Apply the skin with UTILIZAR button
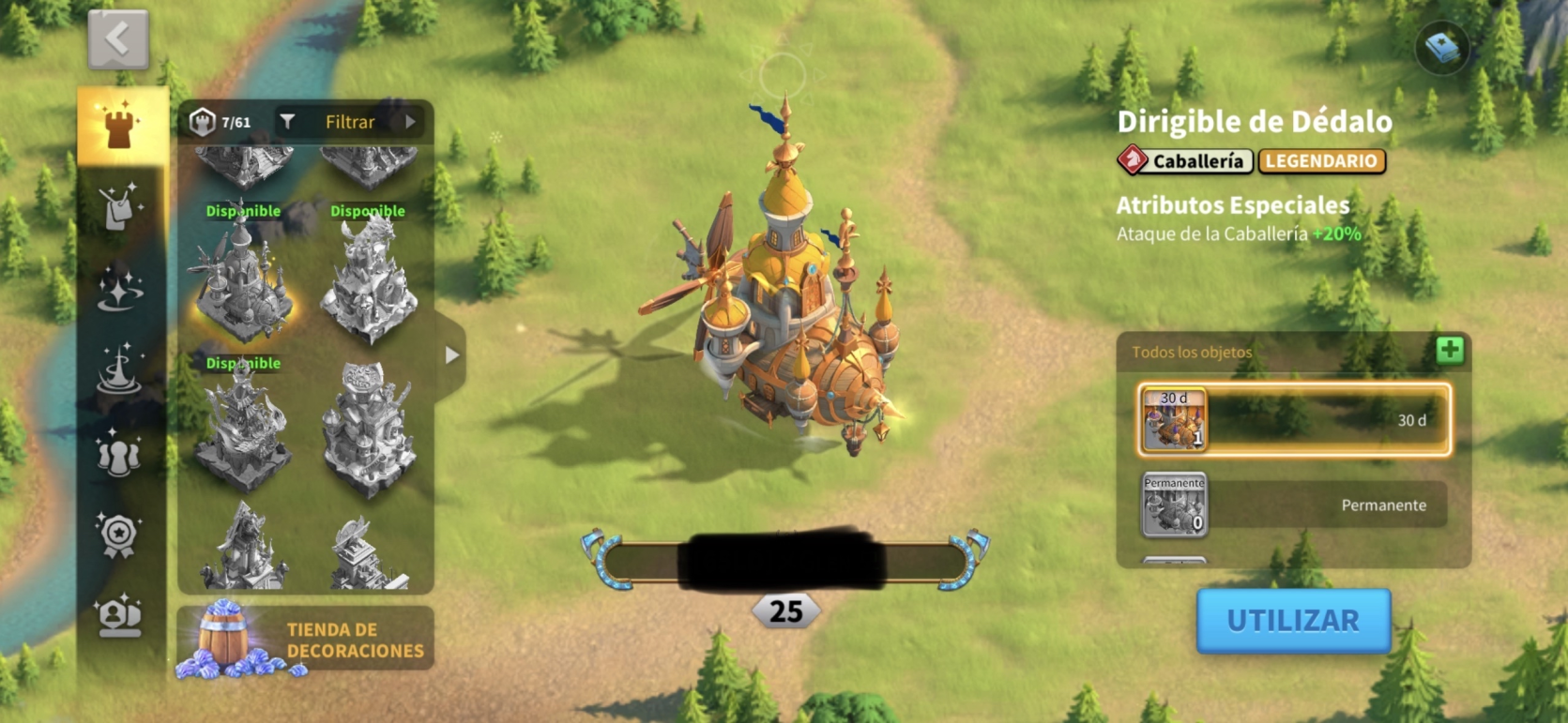Viewport: 1568px width, 723px height. (1293, 621)
